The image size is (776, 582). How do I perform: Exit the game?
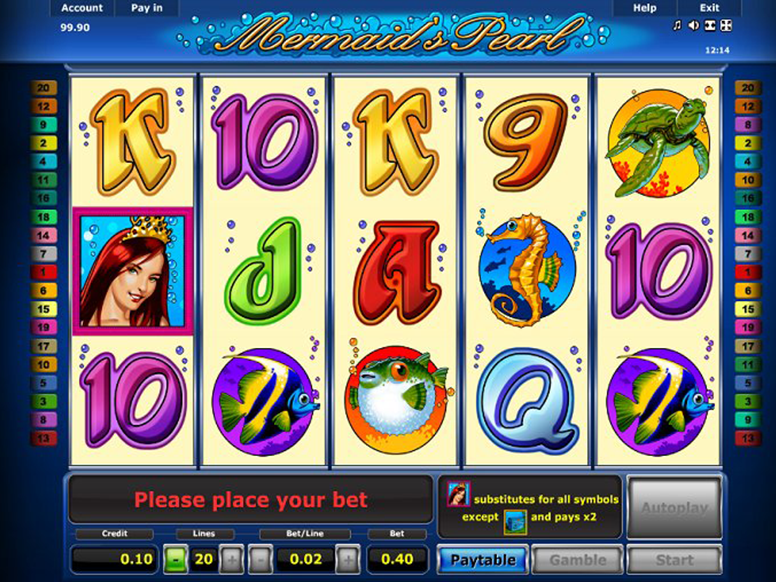tap(709, 8)
